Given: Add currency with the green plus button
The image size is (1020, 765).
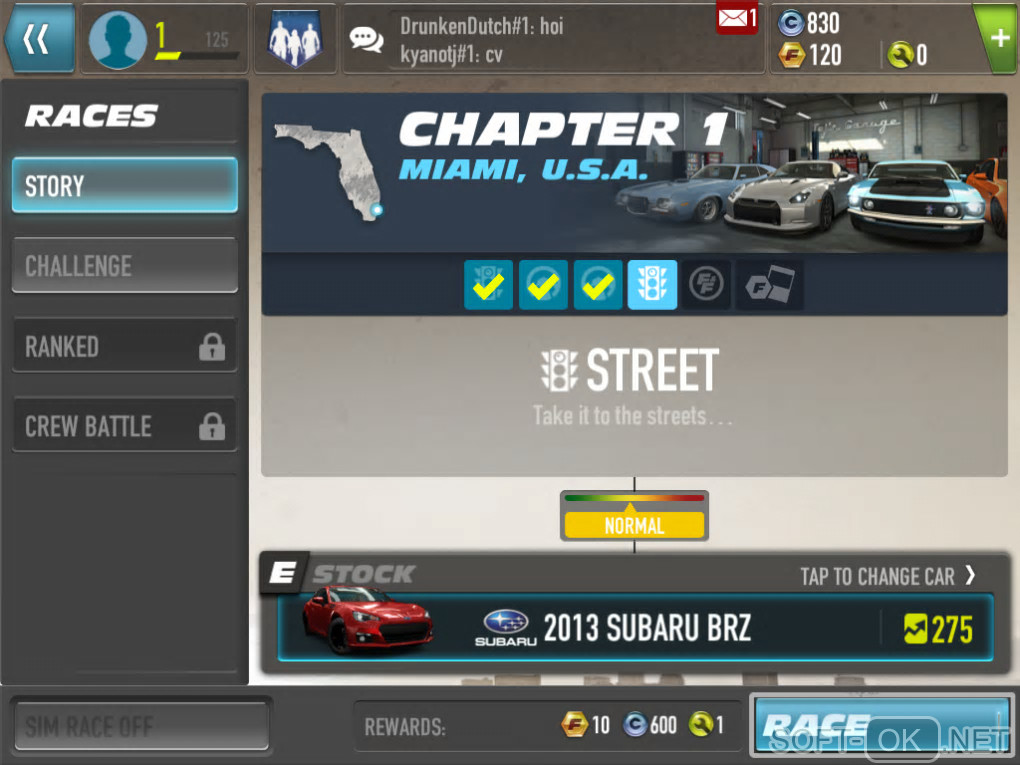Looking at the screenshot, I should point(997,38).
